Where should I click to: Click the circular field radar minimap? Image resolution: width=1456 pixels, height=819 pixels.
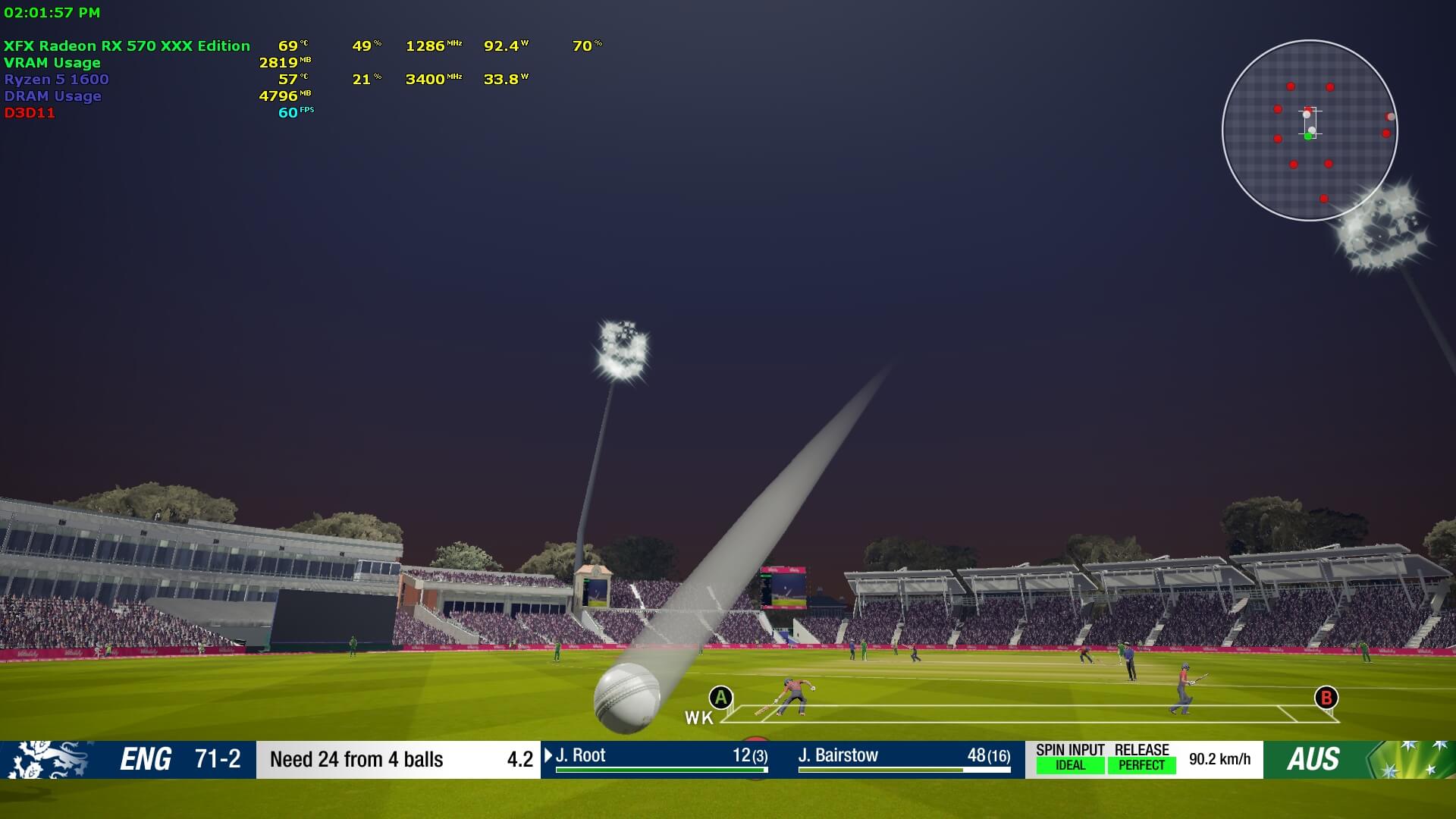[1310, 130]
